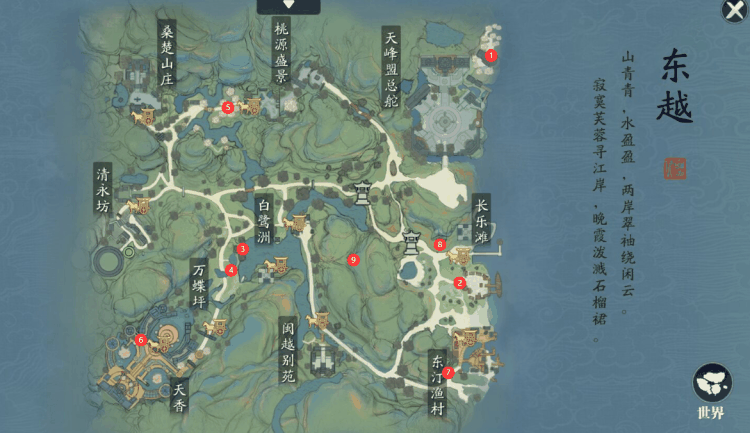Image resolution: width=750 pixels, height=433 pixels.
Task: Select the 长乐滩 location label
Action: pos(482,220)
